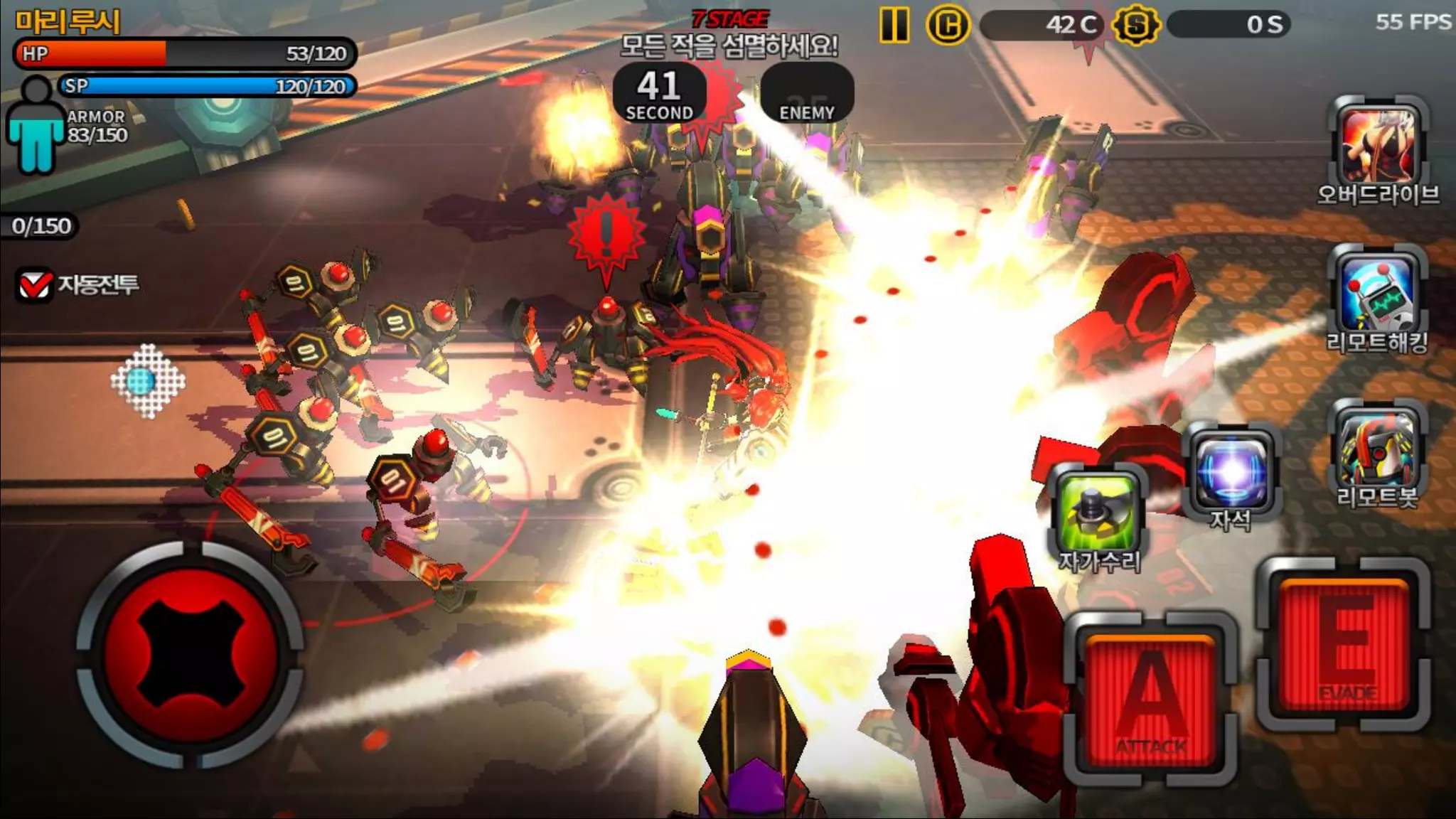The height and width of the screenshot is (819, 1456).
Task: Pause the game
Action: [894, 26]
